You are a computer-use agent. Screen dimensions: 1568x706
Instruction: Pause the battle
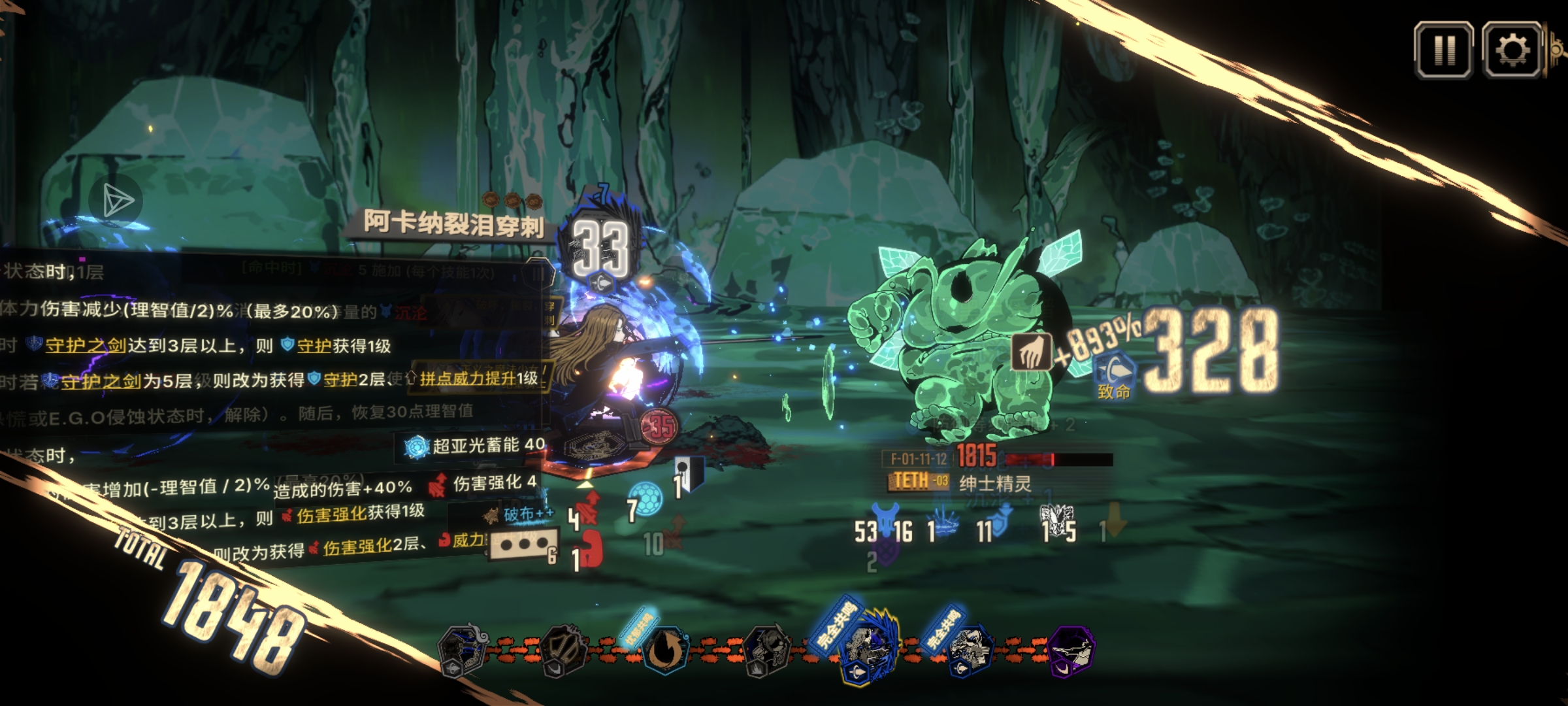[1443, 50]
